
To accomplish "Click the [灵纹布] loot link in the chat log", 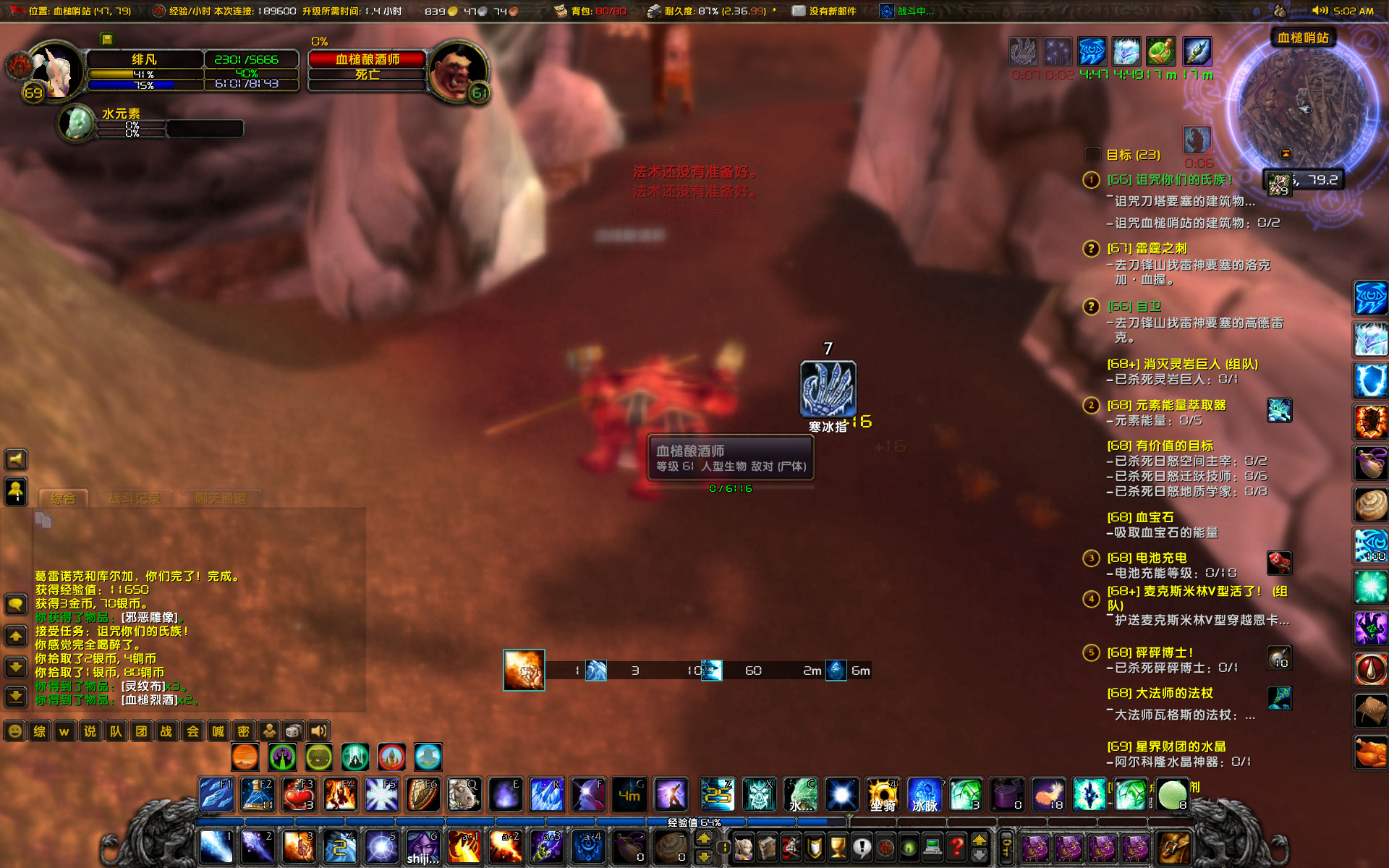I will pyautogui.click(x=142, y=685).
